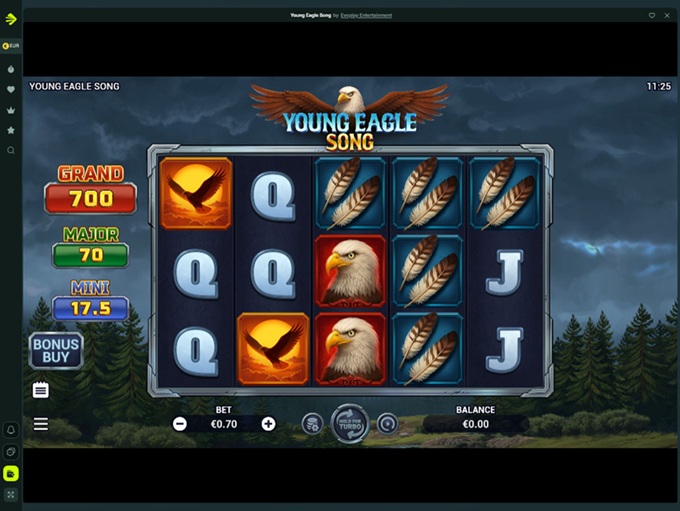The image size is (680, 511).
Task: Click the Evoplay Entertainment provider link
Action: click(365, 15)
